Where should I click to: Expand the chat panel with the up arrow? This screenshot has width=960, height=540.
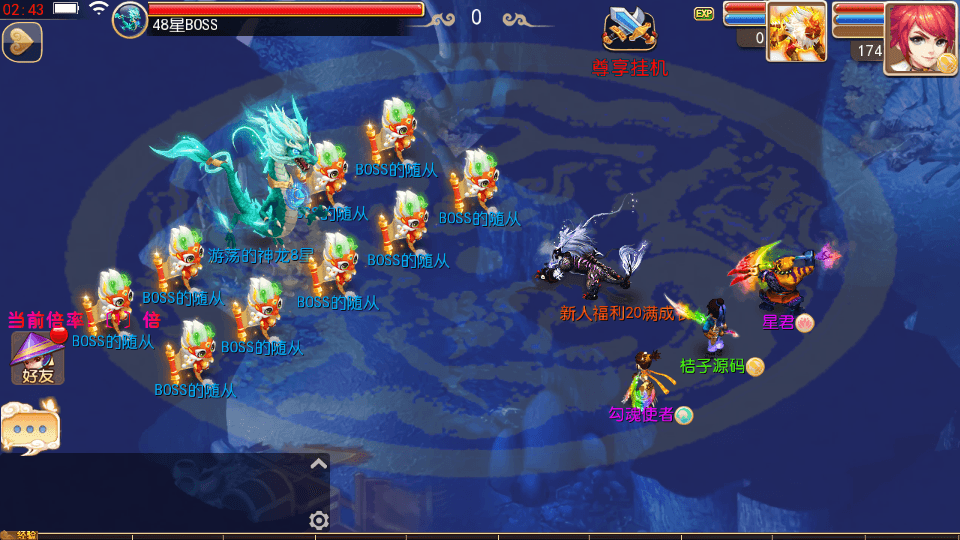pyautogui.click(x=318, y=464)
